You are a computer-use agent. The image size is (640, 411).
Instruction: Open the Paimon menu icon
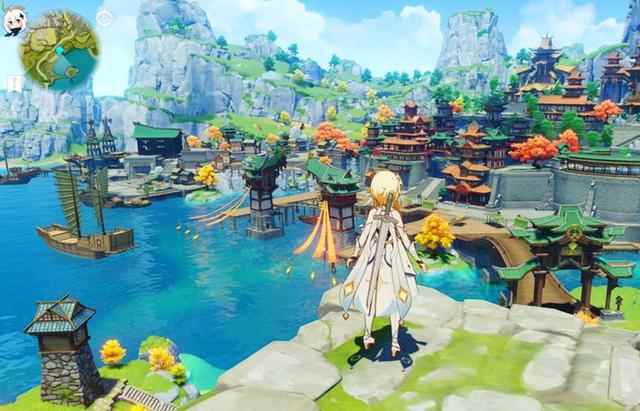point(13,22)
